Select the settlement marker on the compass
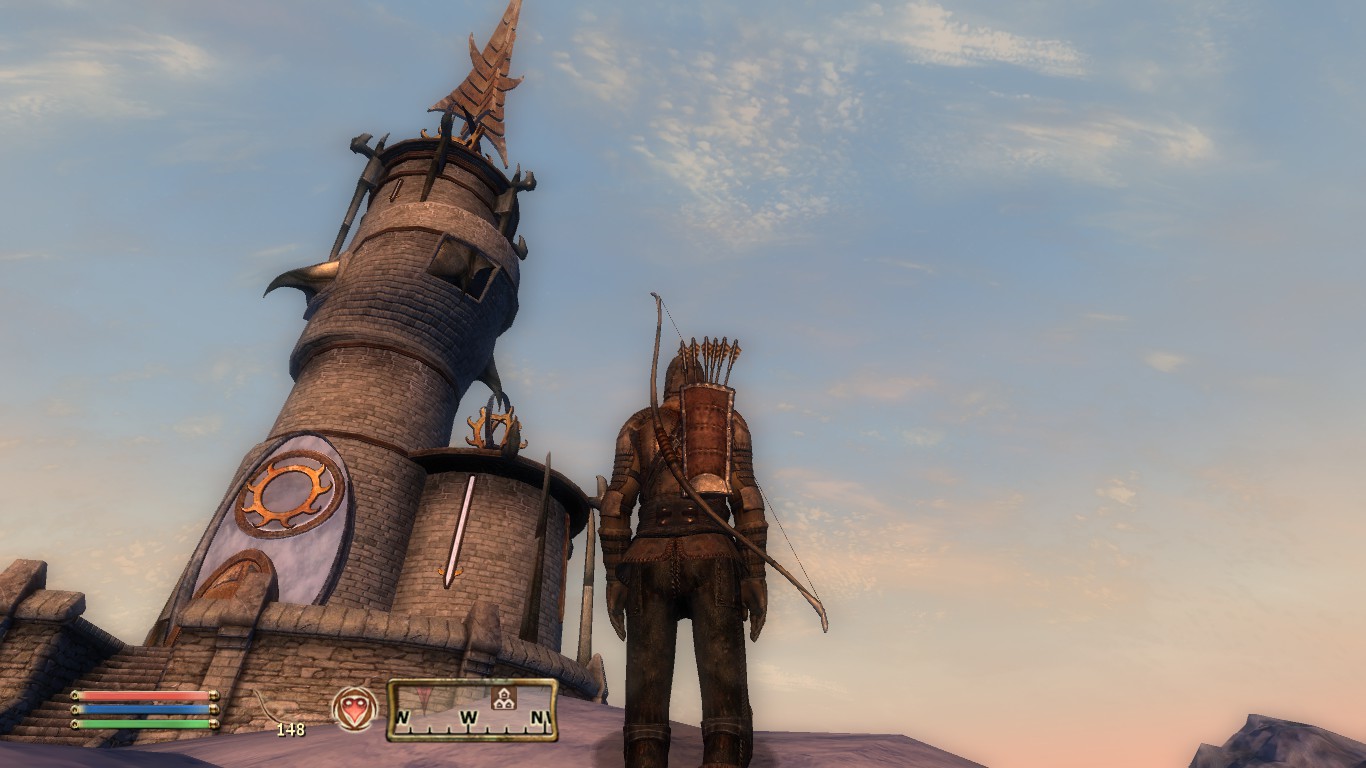 point(504,700)
